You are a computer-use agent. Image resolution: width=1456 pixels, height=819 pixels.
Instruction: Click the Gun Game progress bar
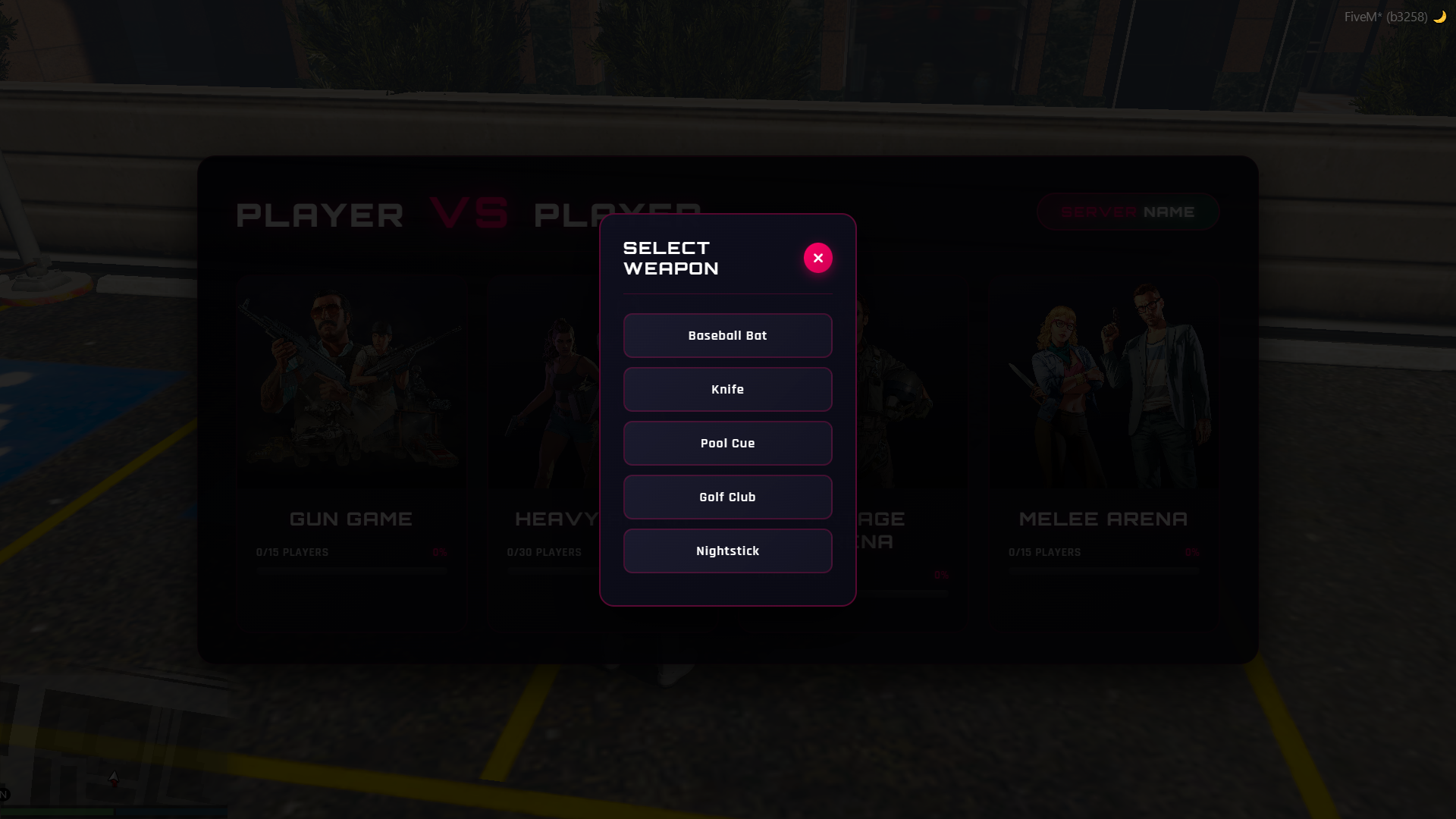tap(351, 571)
